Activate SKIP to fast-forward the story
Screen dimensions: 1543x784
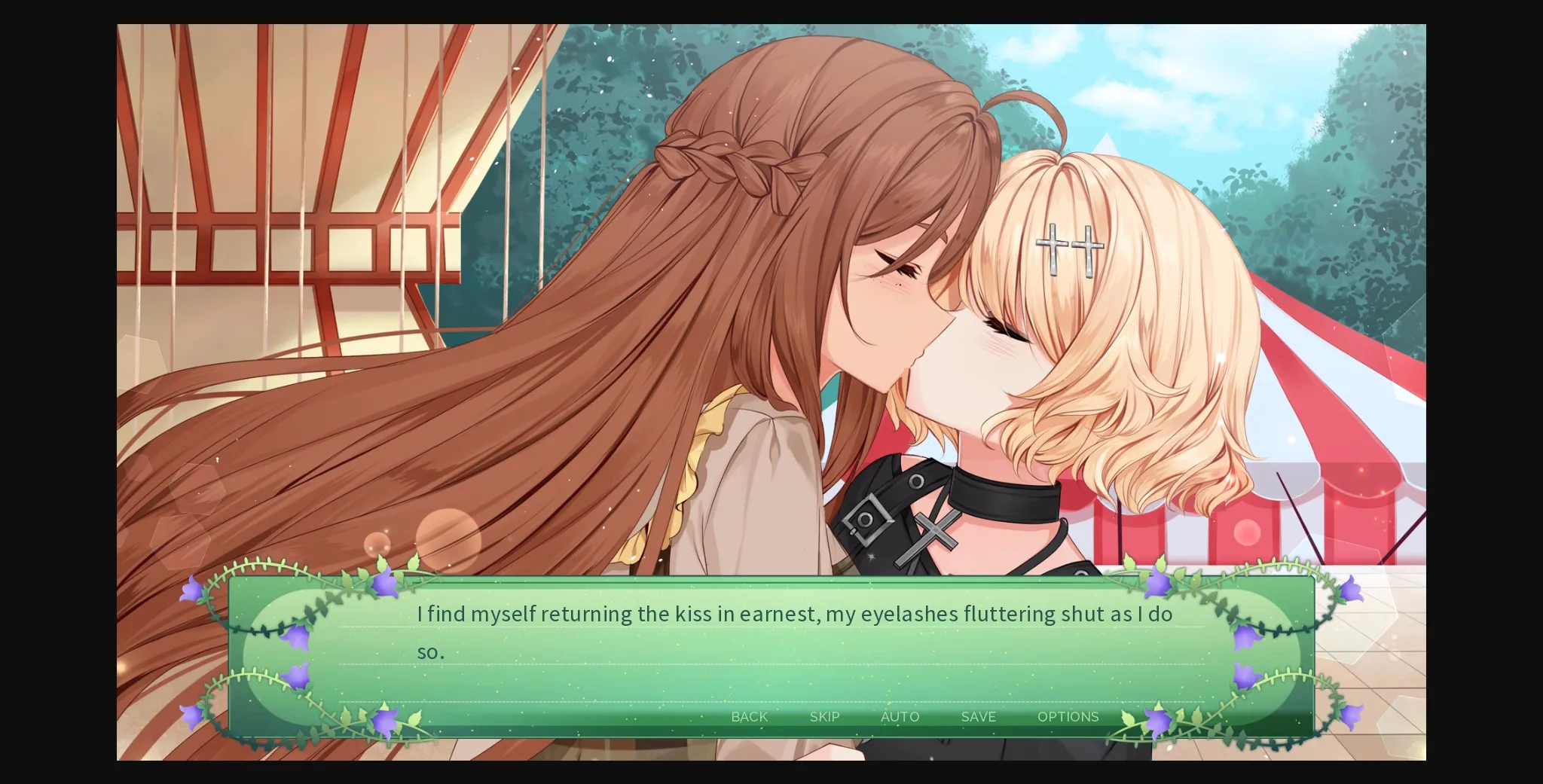(824, 717)
